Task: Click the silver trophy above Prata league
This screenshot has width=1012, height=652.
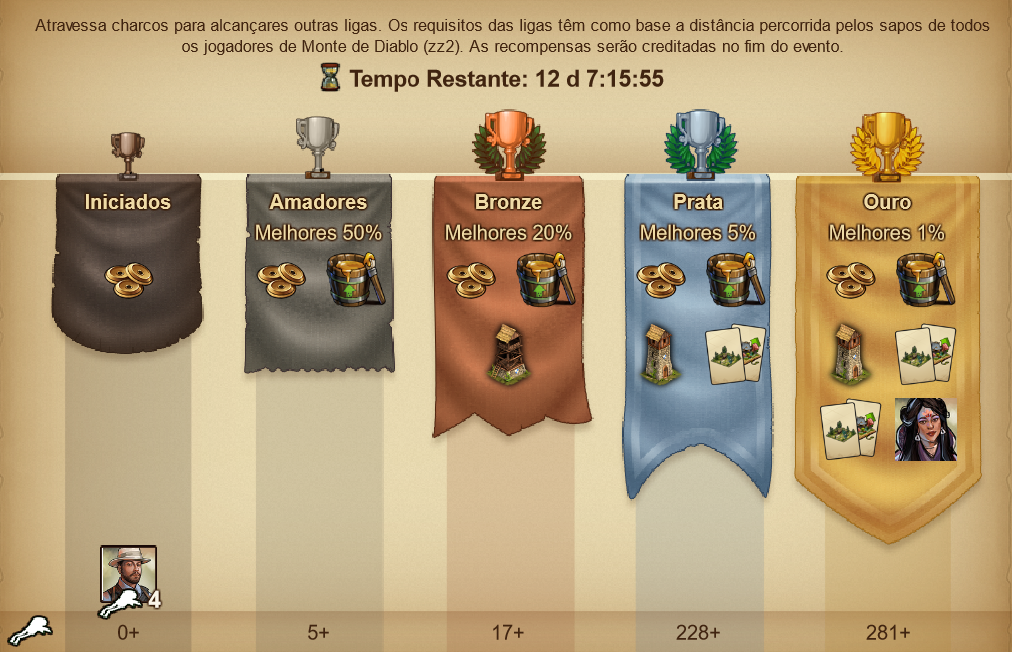Action: point(697,143)
